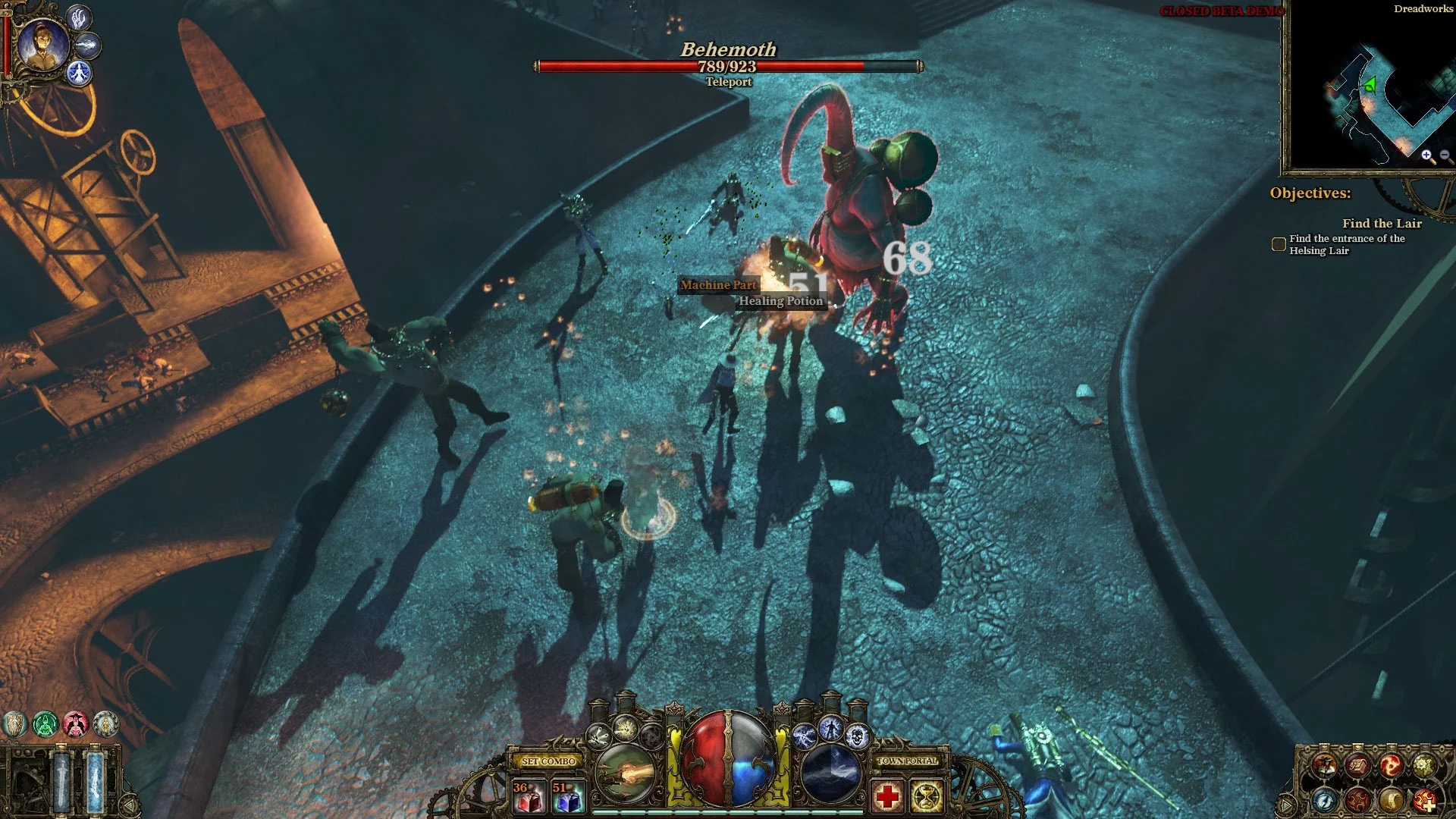
Task: Select the fiery melee attack skill orb
Action: (x=625, y=773)
